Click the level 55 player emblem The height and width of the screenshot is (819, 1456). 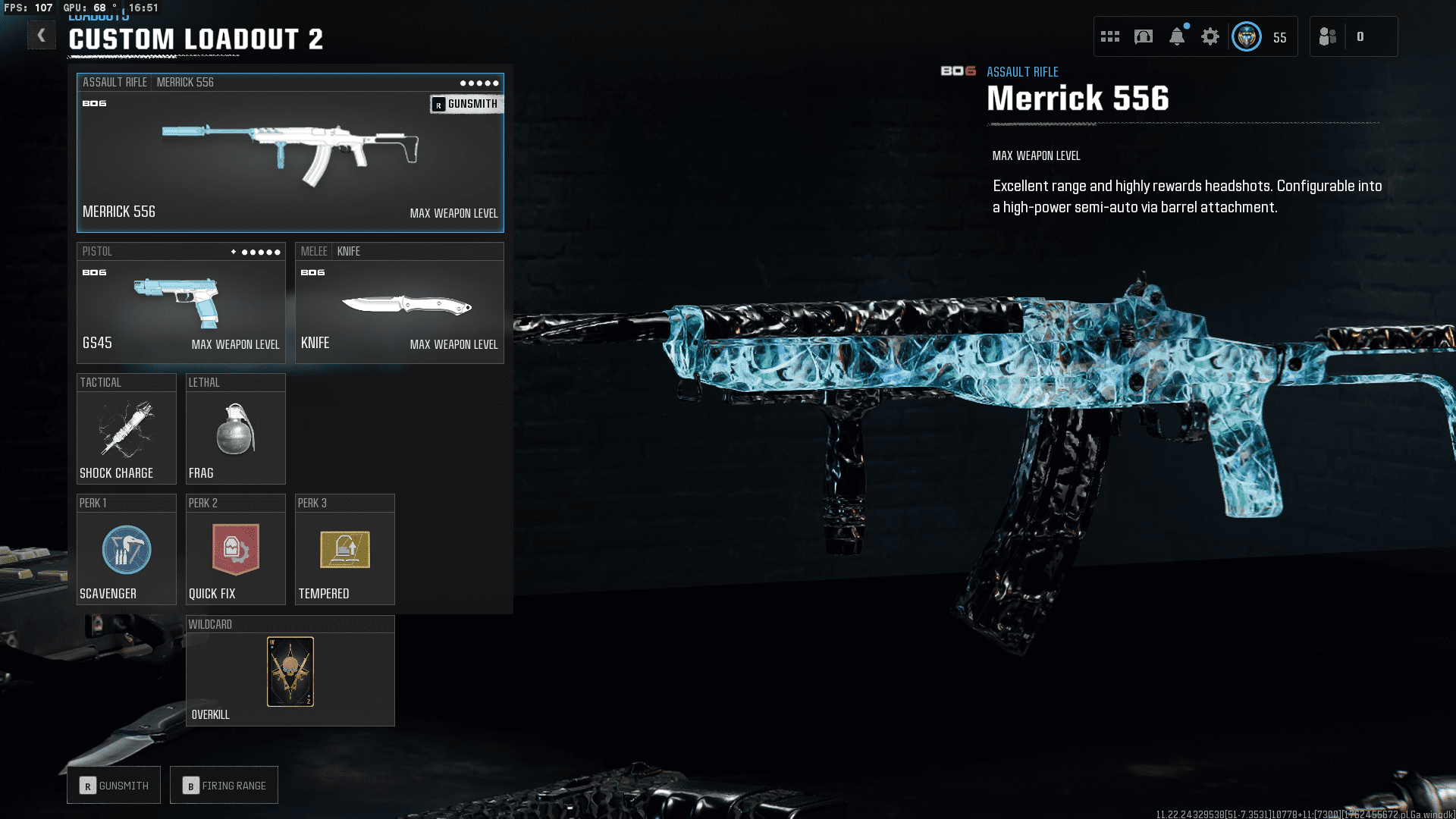pos(1246,36)
